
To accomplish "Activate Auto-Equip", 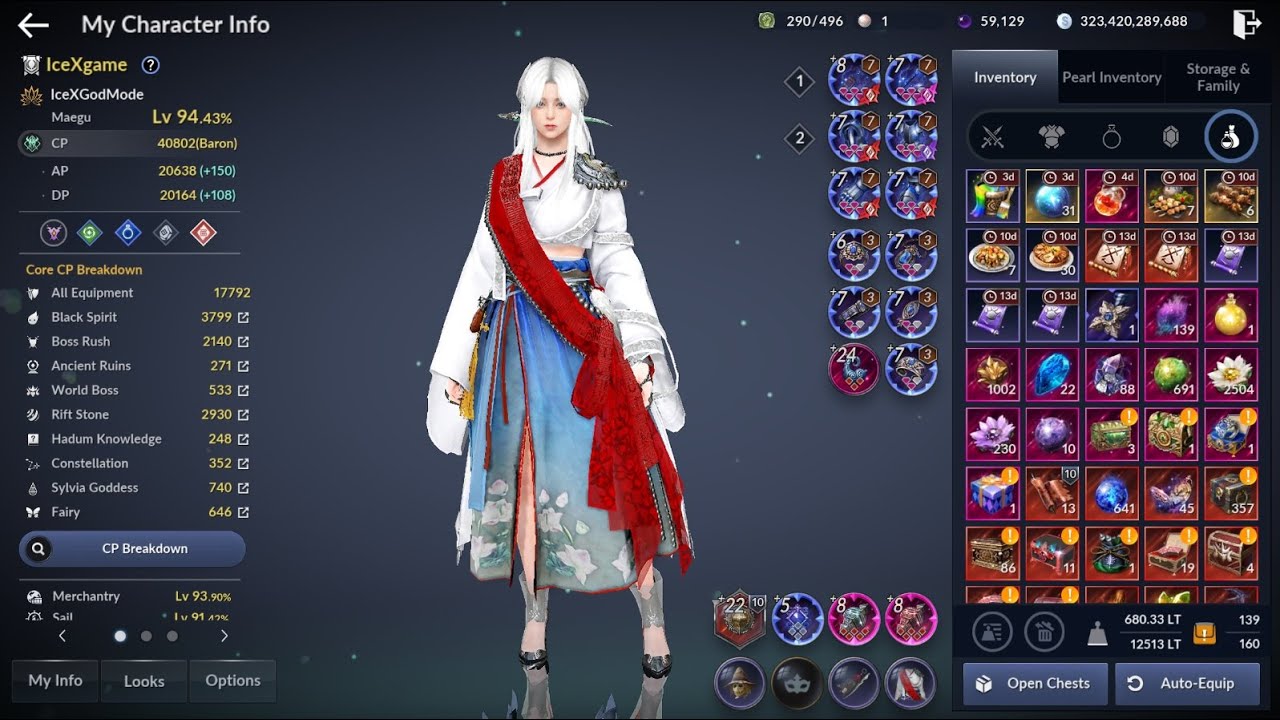I will 1187,684.
